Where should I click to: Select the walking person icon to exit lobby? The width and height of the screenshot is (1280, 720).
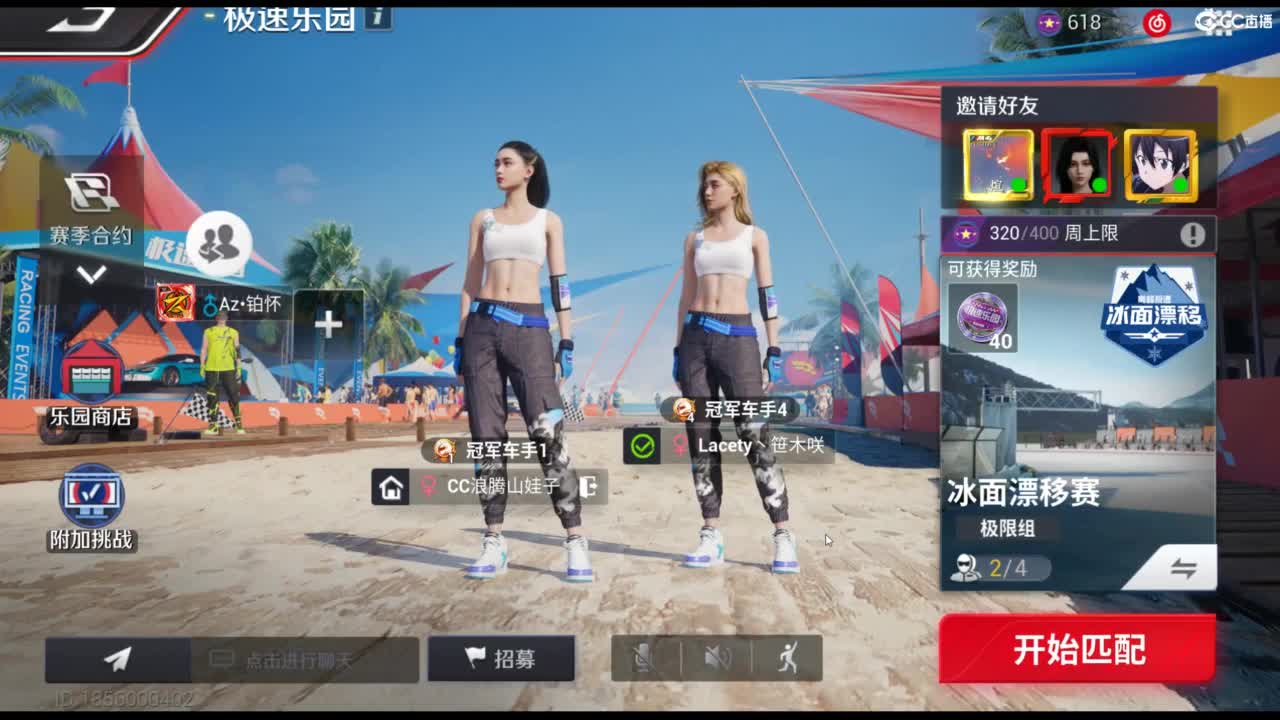pyautogui.click(x=790, y=656)
